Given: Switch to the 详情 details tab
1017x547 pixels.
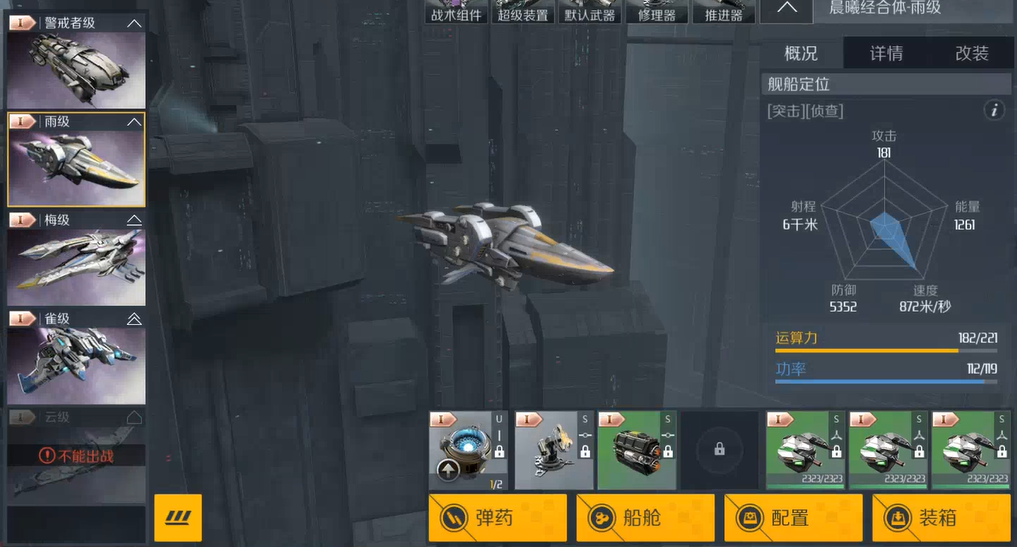Looking at the screenshot, I should [x=886, y=54].
